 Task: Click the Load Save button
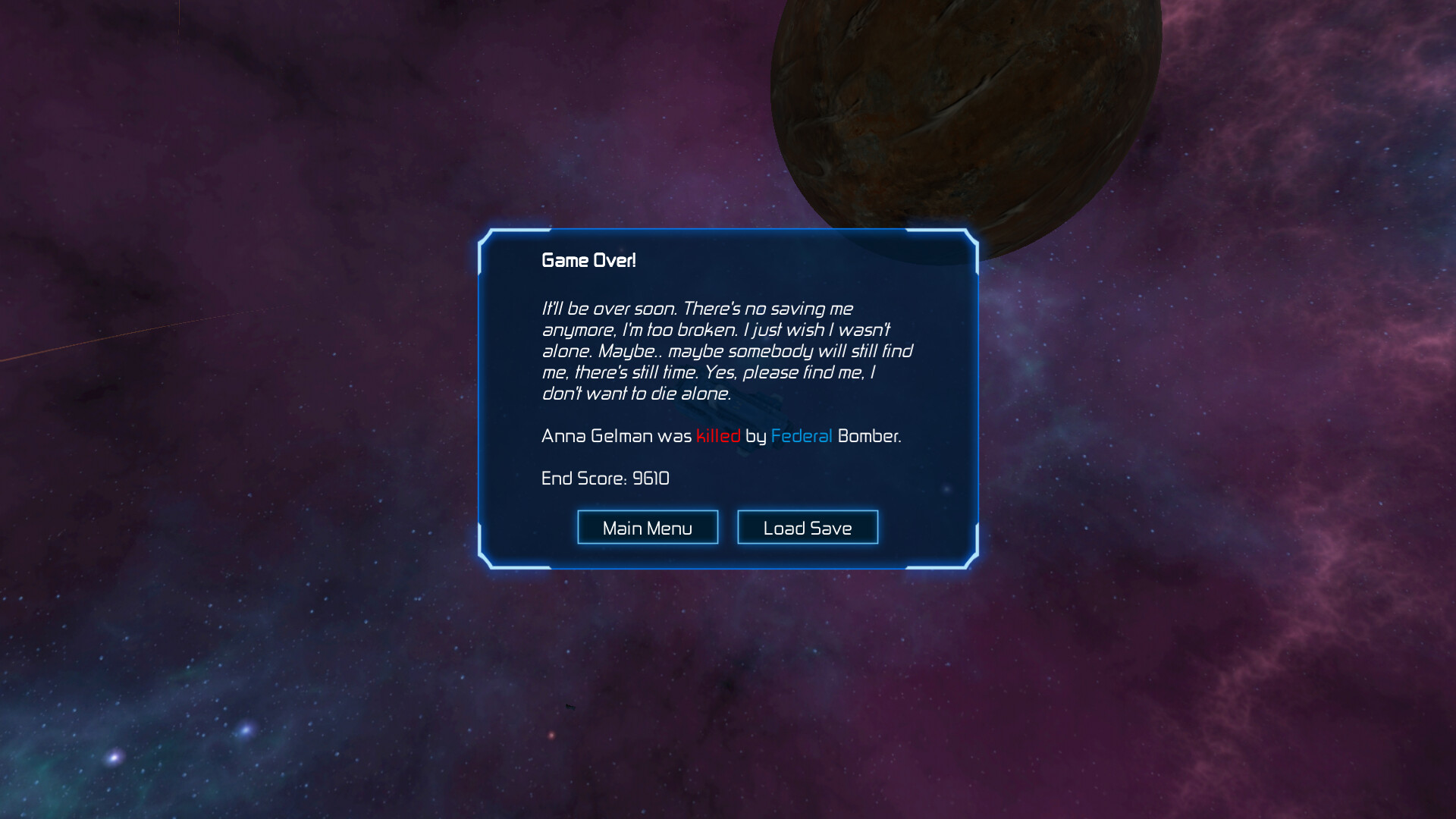[x=807, y=526]
